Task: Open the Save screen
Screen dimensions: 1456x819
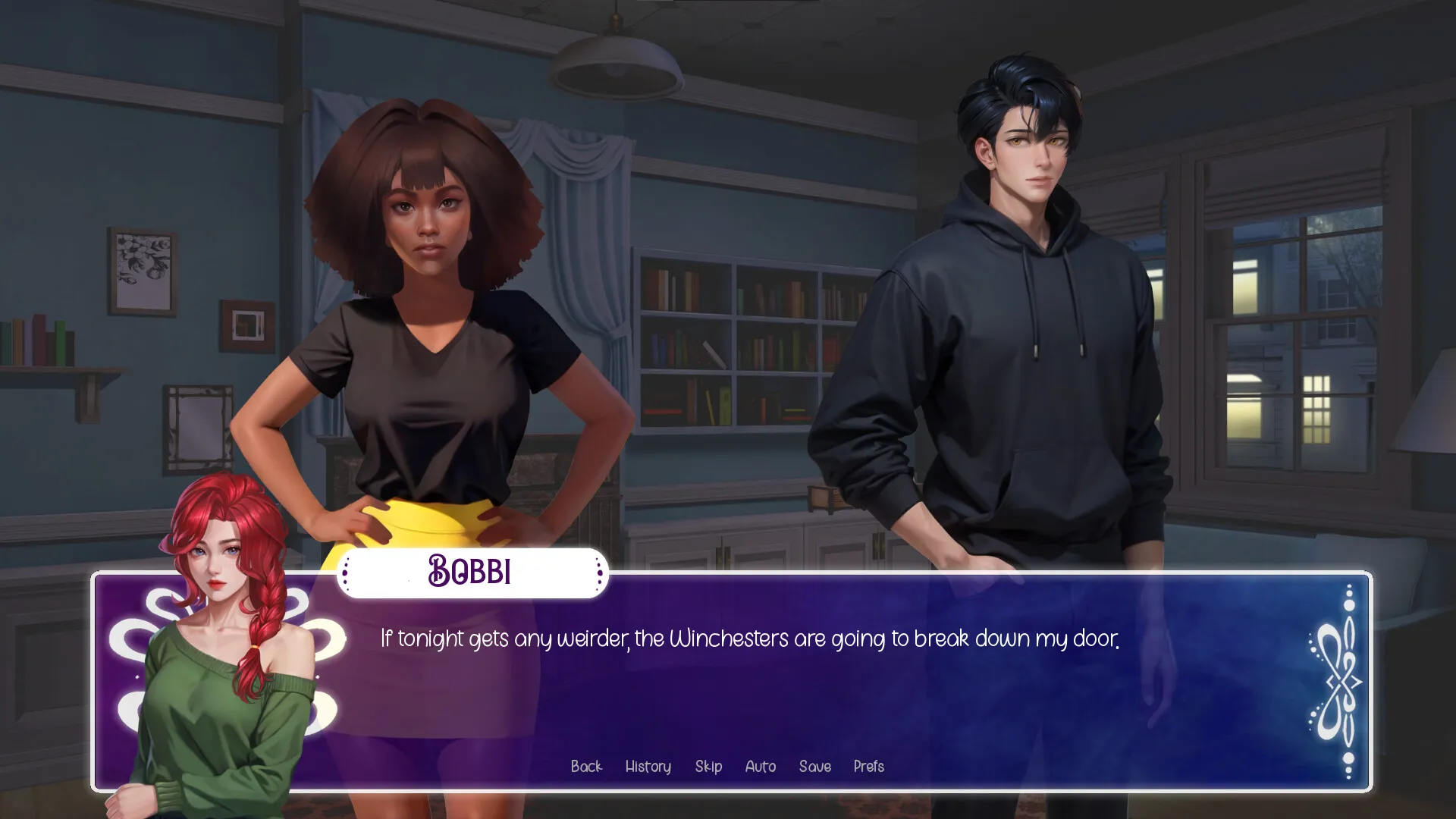Action: 815,767
